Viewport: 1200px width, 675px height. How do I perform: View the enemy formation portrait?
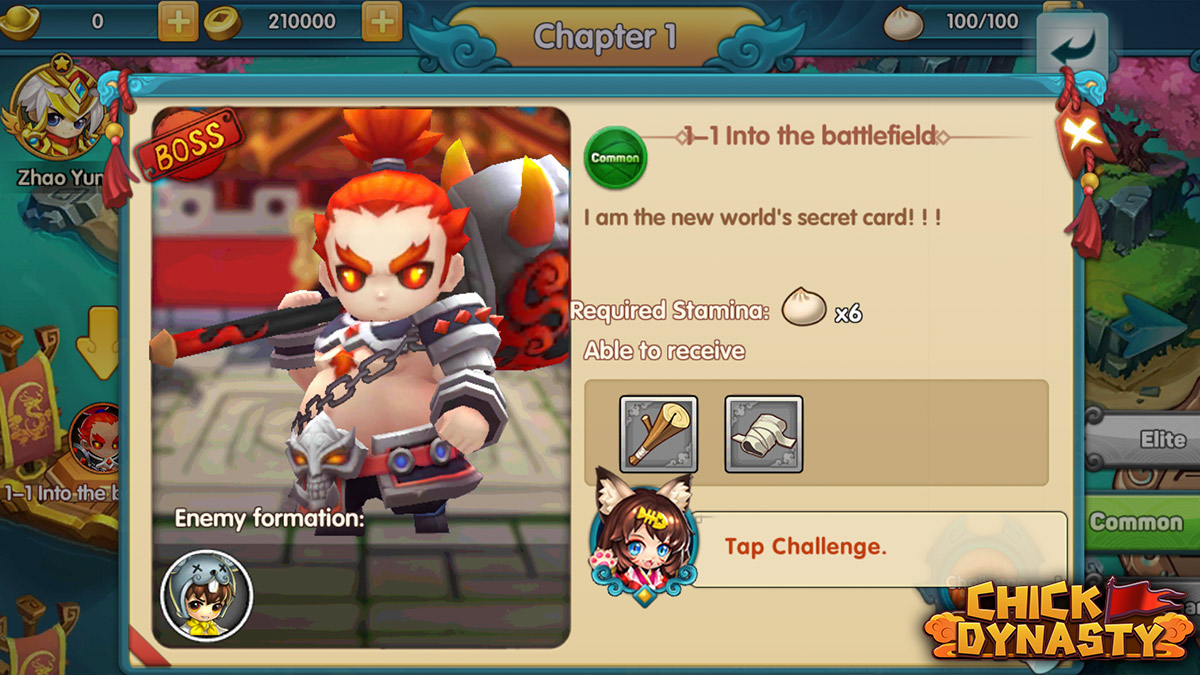206,596
